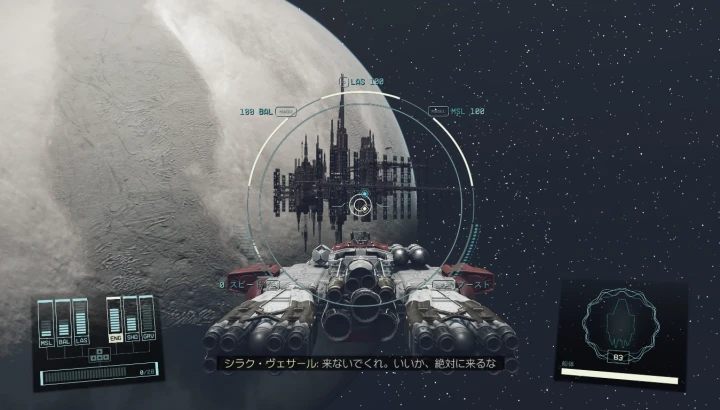
Task: Select the LAS power allocation column
Action: (80, 322)
